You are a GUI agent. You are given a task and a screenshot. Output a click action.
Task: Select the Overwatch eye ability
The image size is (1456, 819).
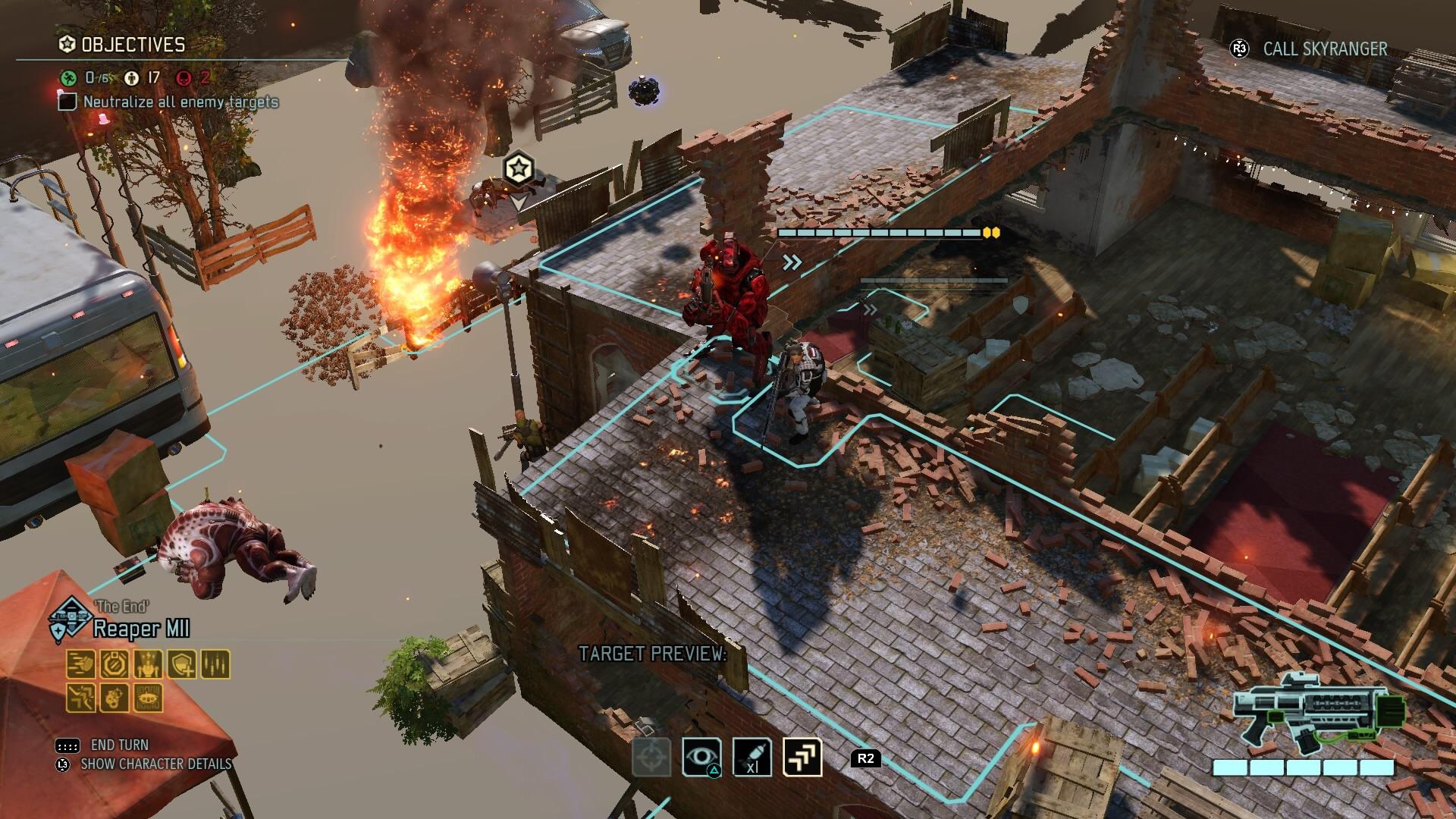click(x=701, y=757)
